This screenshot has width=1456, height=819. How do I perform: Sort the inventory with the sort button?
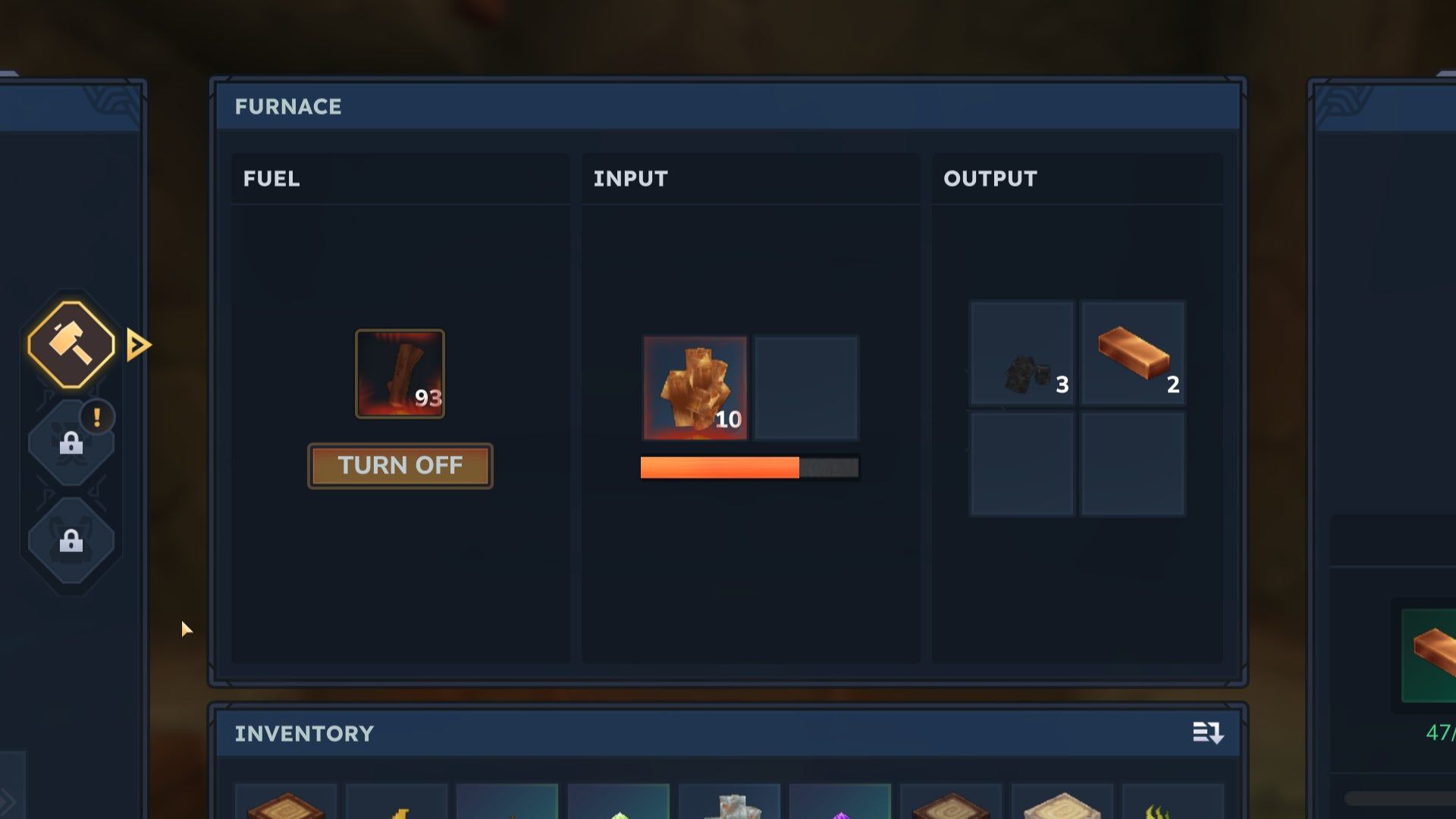pos(1207,733)
